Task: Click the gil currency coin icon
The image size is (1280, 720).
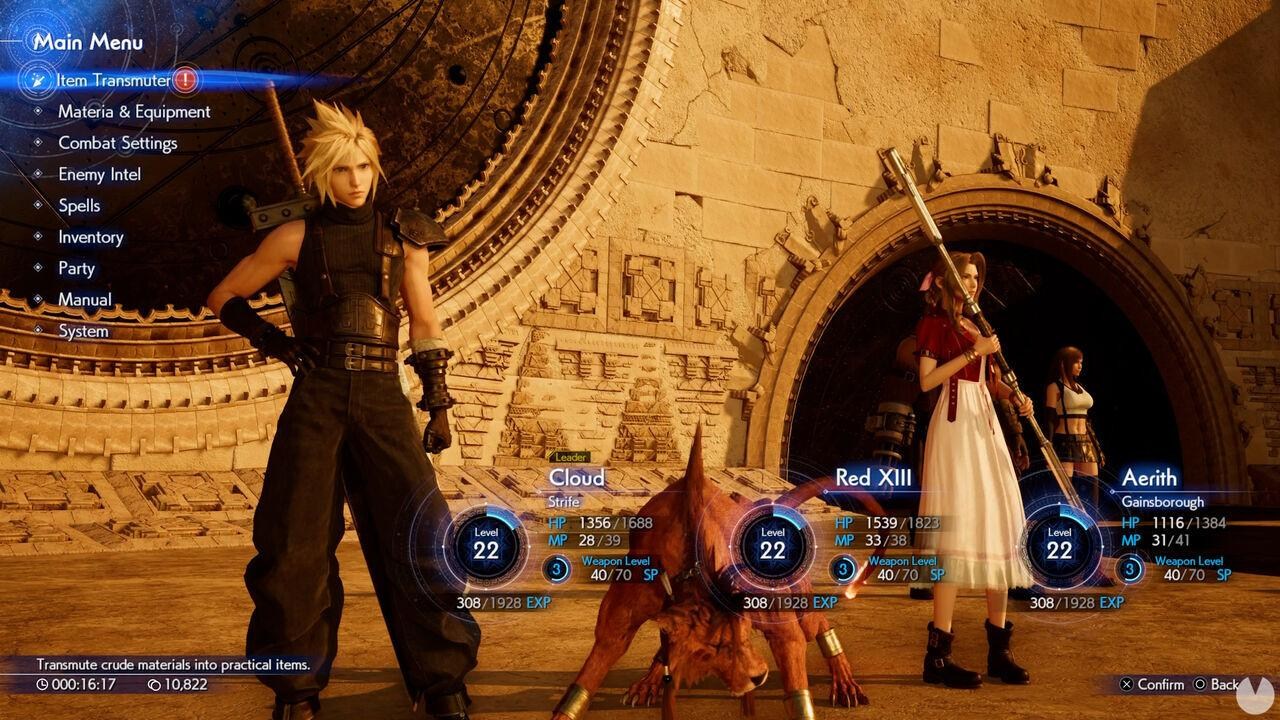Action: tap(156, 686)
